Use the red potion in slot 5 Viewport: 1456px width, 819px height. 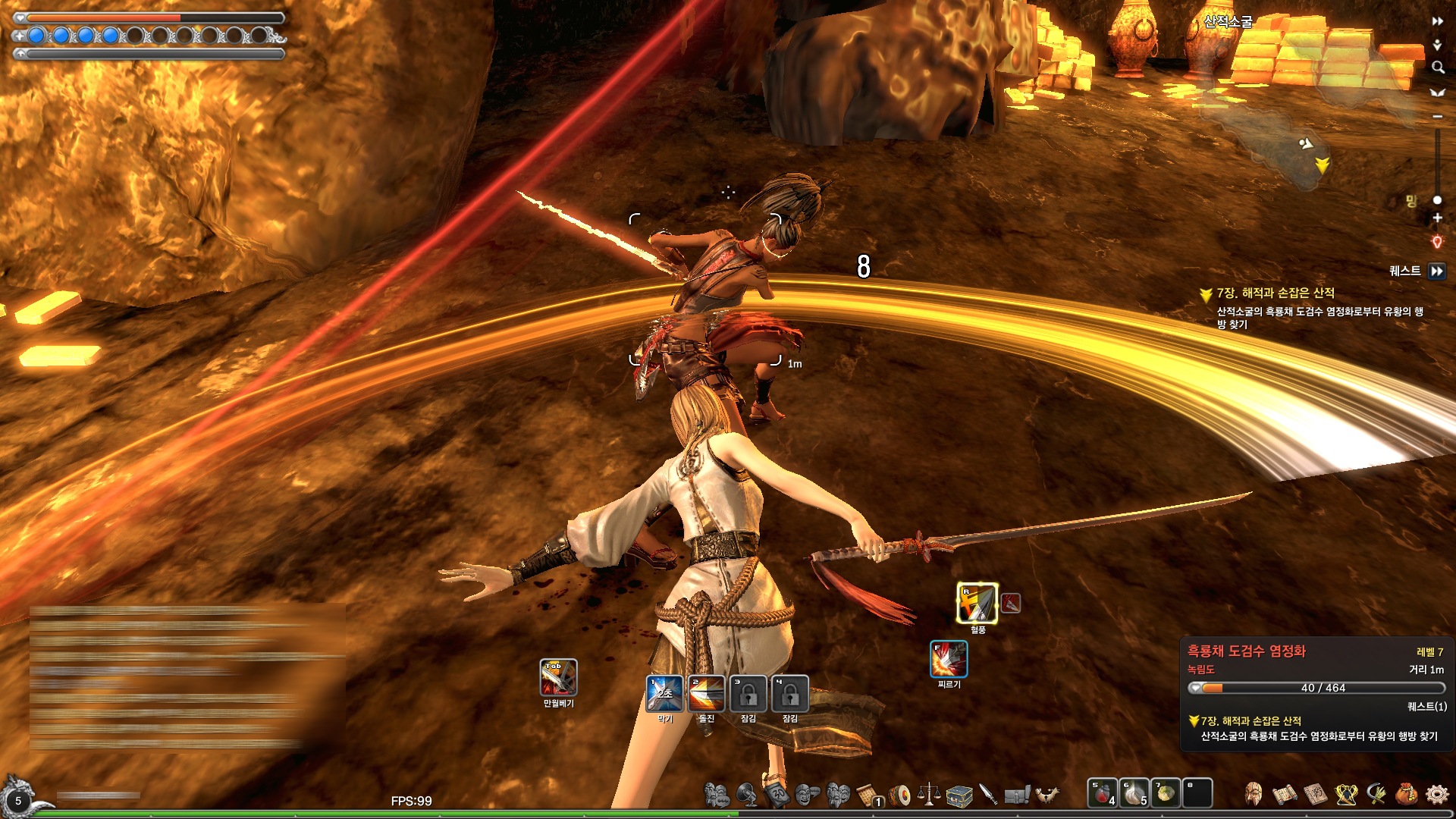[1103, 793]
